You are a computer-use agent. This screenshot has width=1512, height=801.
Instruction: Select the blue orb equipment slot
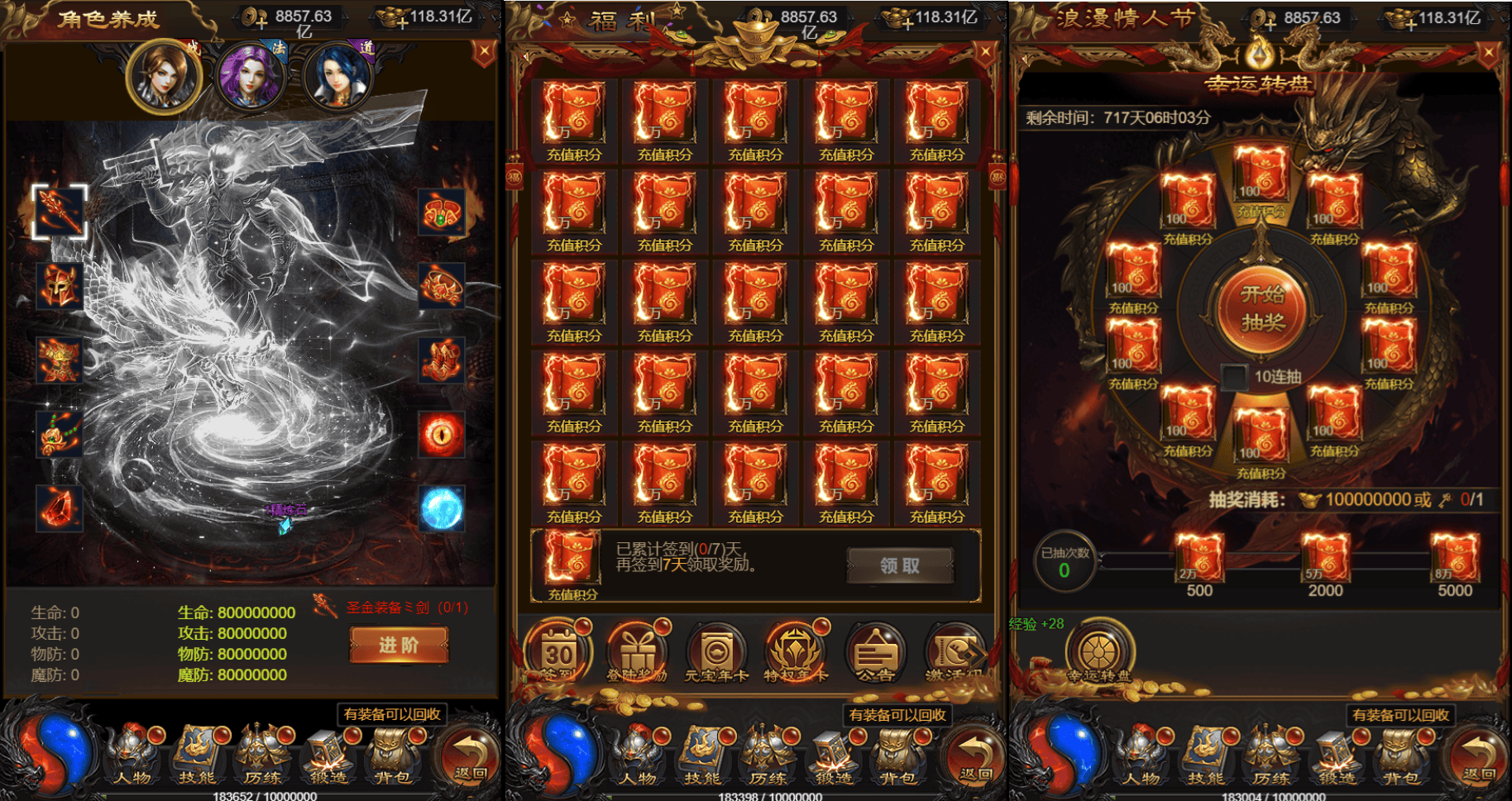point(442,508)
